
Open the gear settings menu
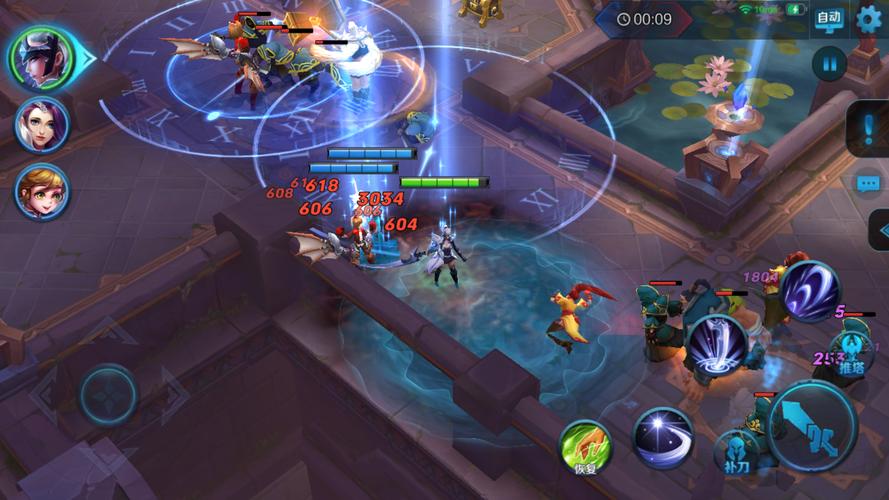(869, 17)
